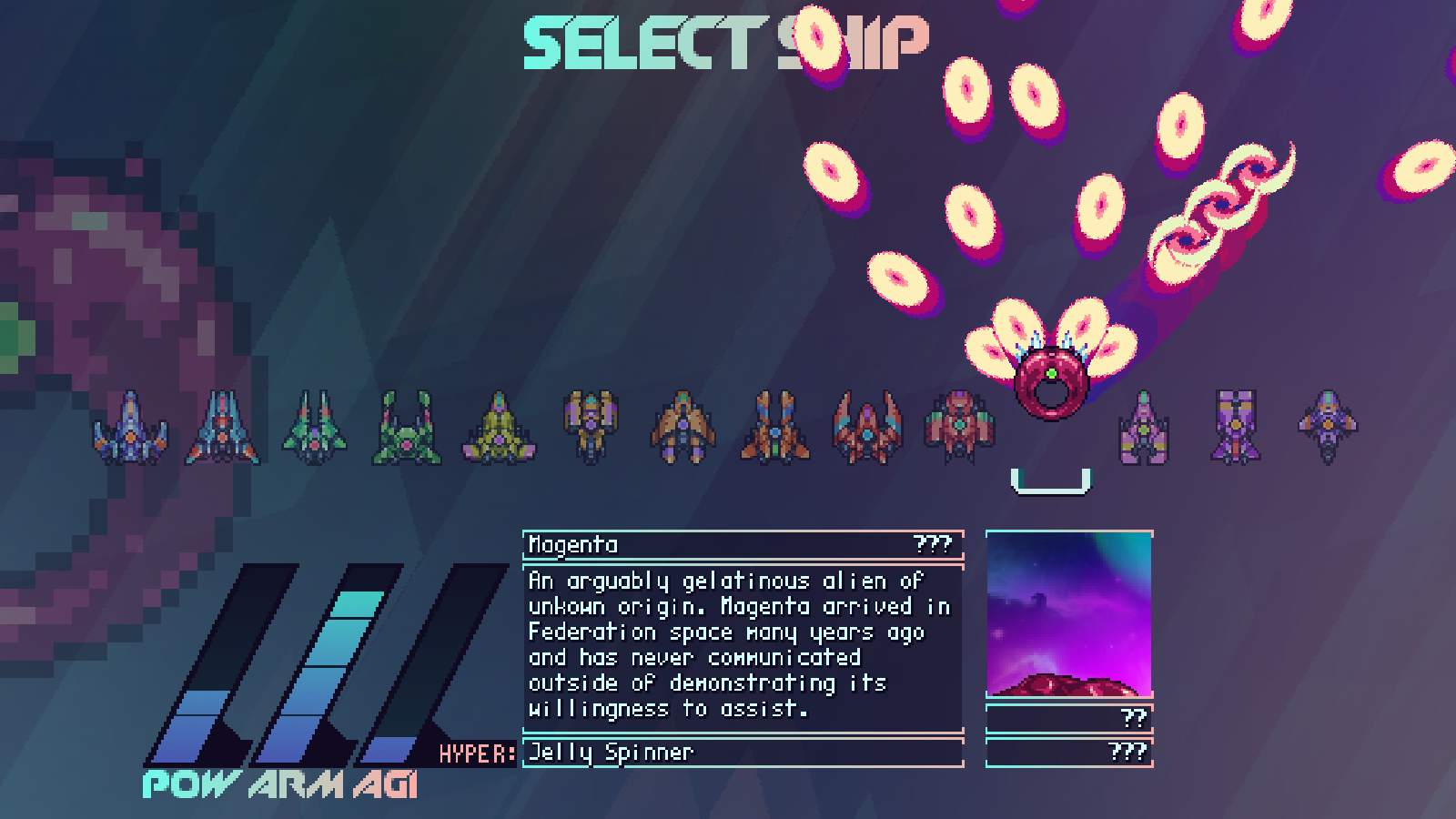Choose the leftmost blue ship with orange core

[130, 428]
